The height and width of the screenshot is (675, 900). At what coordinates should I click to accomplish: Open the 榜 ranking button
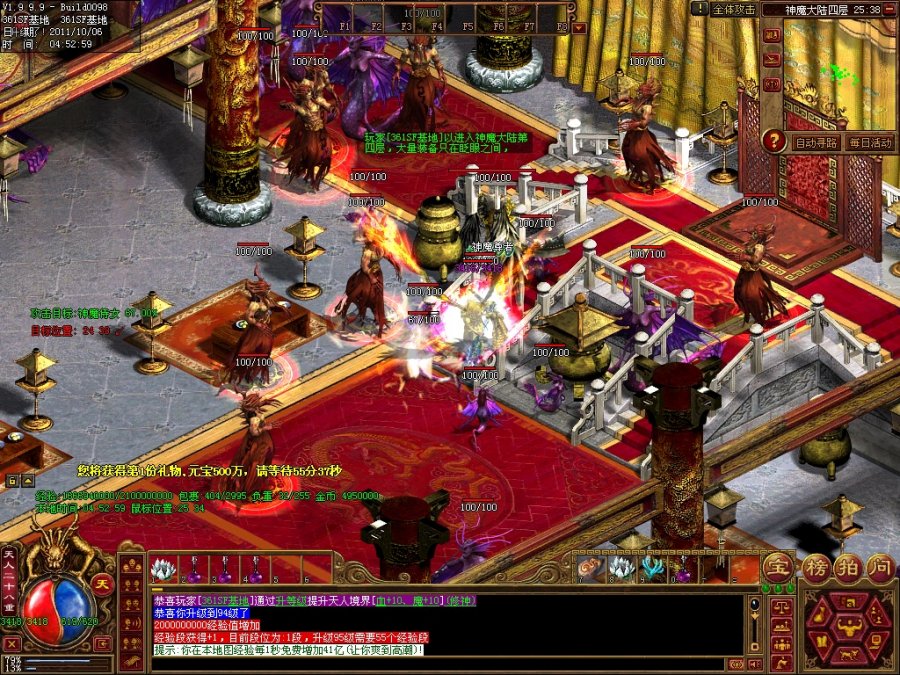[x=816, y=568]
